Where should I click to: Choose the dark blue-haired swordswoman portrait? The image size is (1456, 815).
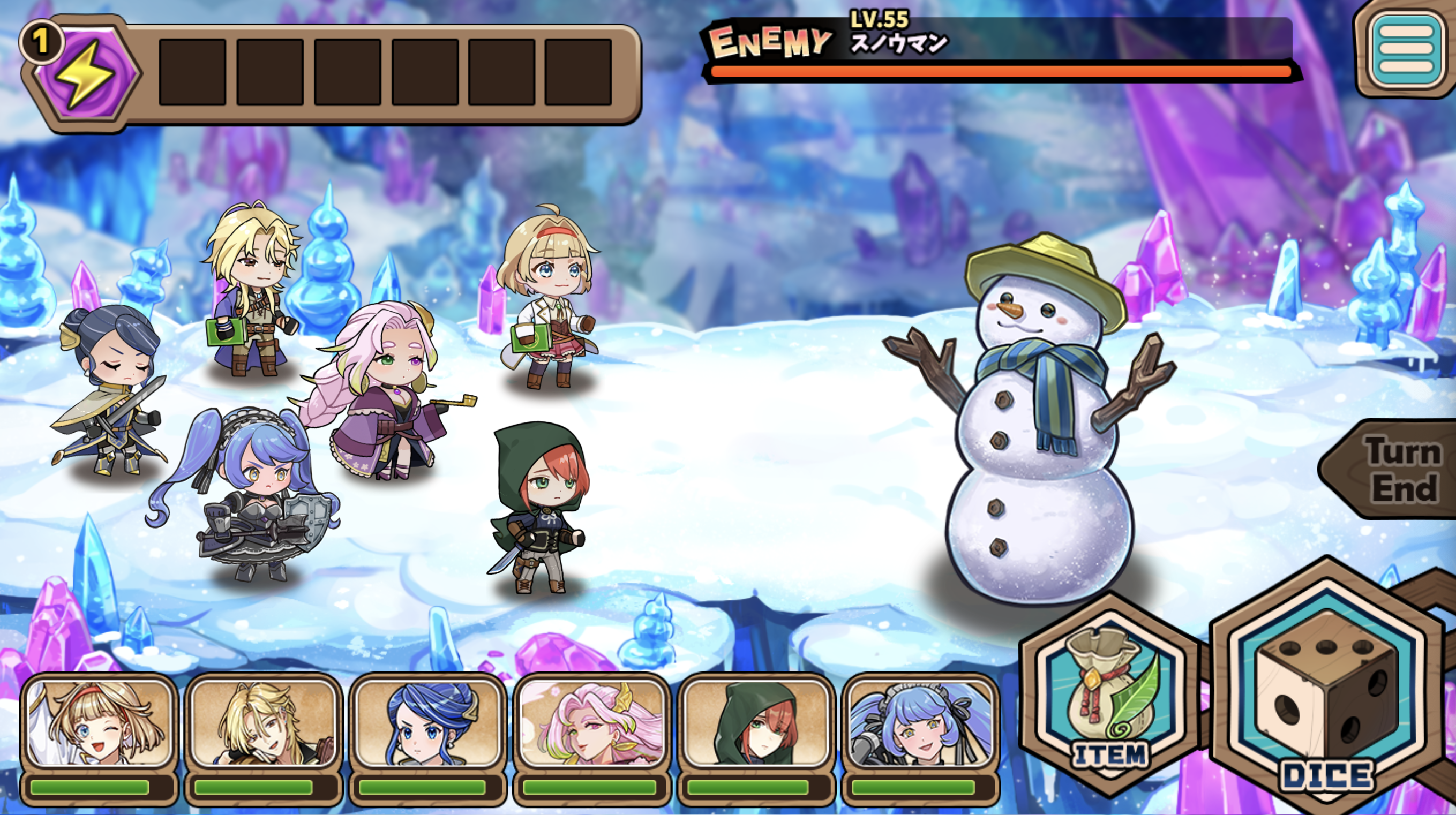[x=428, y=725]
